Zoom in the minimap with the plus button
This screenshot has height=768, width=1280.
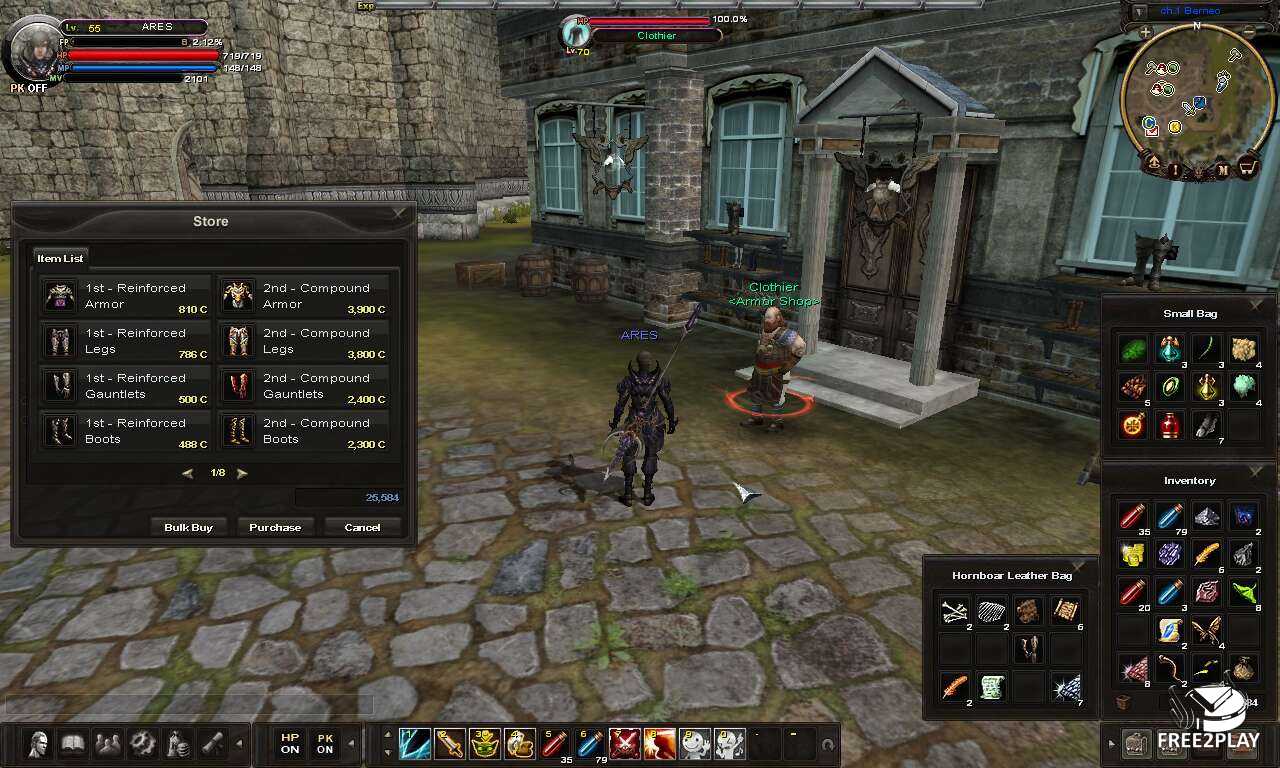[x=1145, y=32]
